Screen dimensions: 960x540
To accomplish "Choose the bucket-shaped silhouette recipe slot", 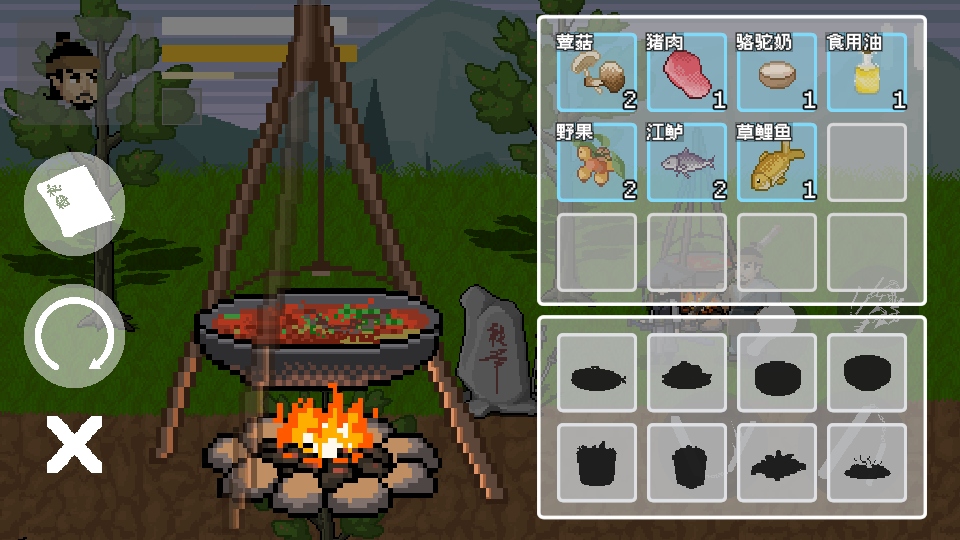I will pyautogui.click(x=597, y=463).
